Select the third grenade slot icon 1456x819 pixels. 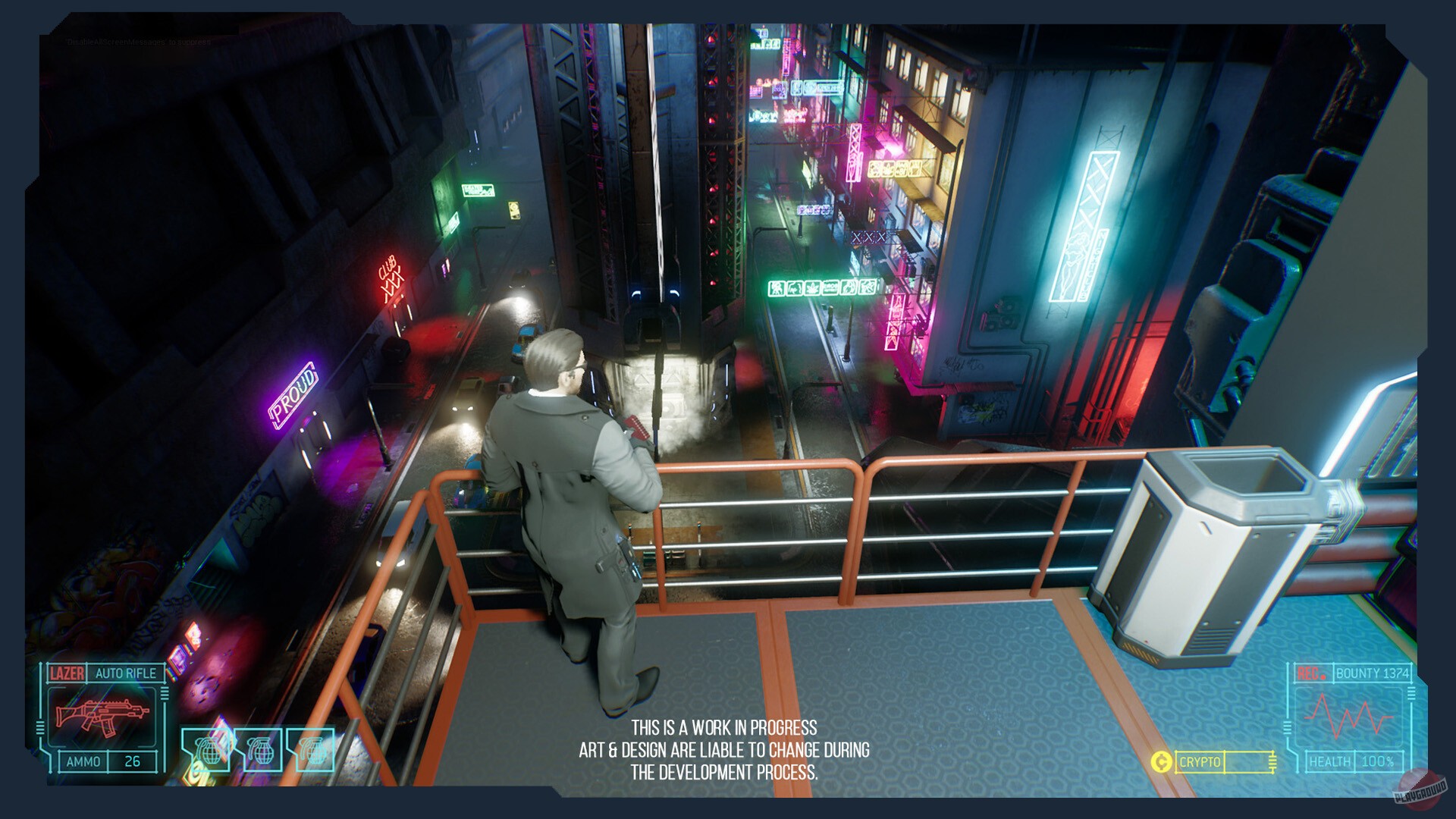pos(314,751)
